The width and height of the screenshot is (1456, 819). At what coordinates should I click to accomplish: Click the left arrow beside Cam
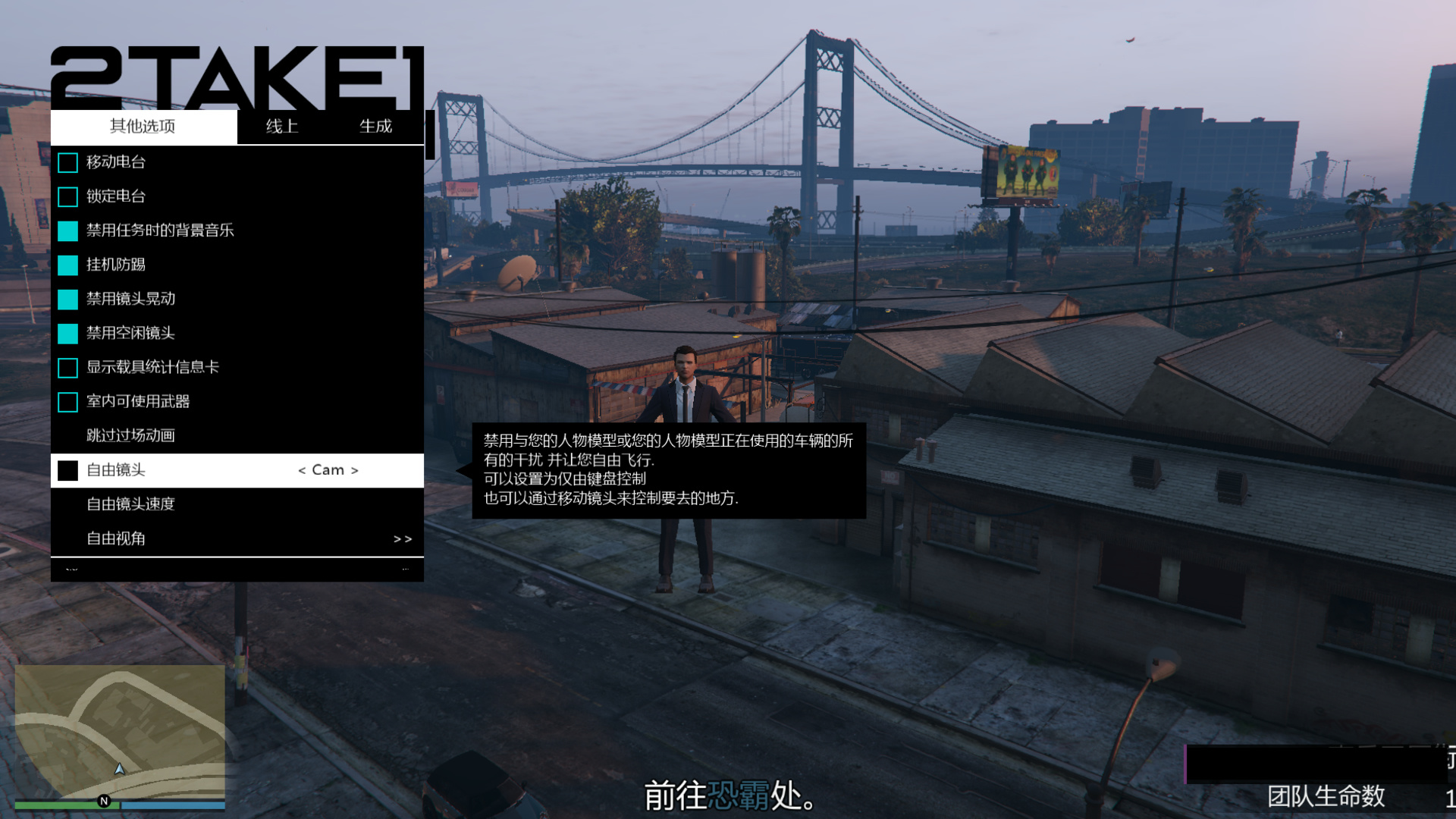click(302, 471)
